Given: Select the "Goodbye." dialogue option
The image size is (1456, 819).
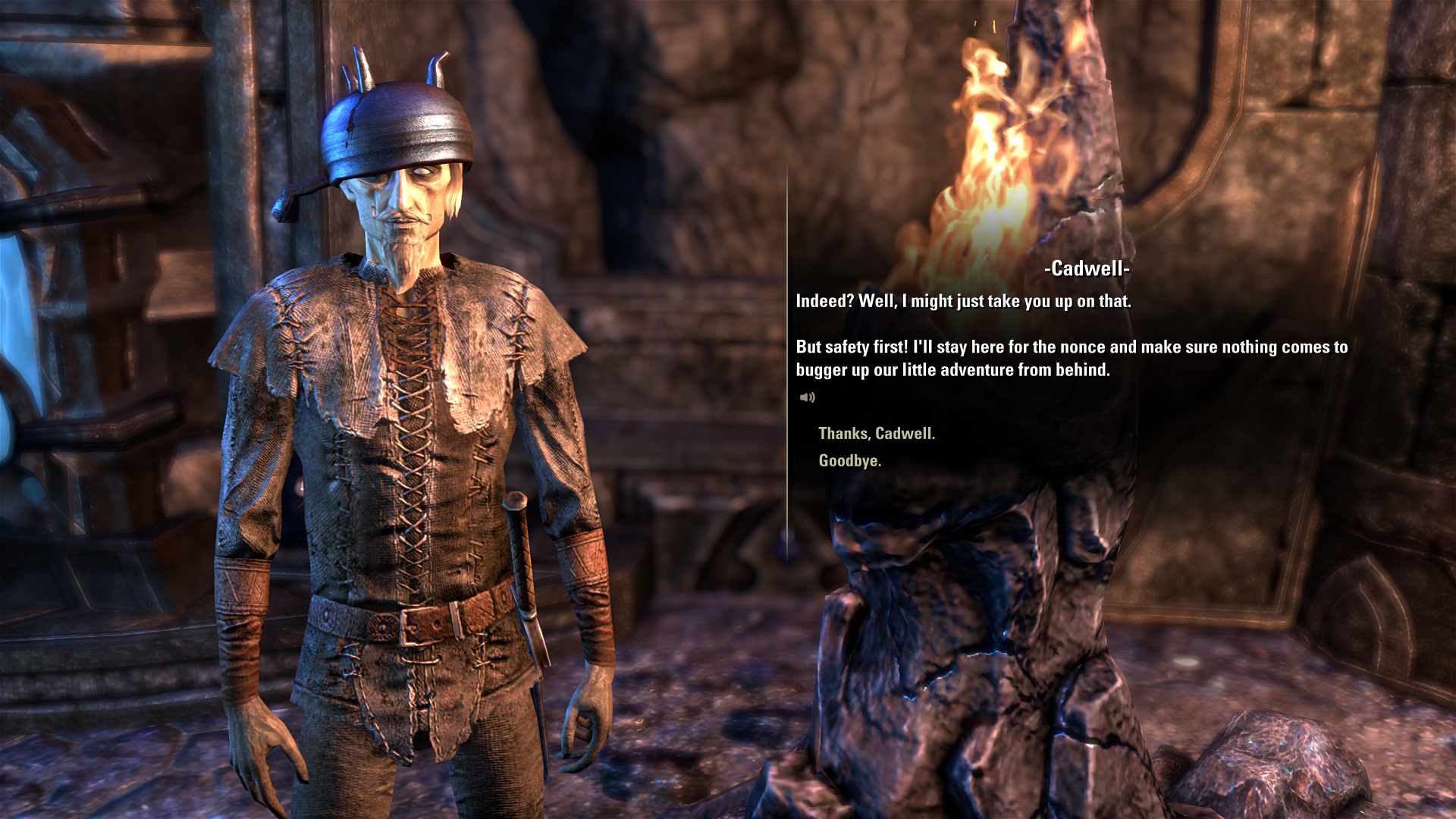Looking at the screenshot, I should tap(849, 461).
